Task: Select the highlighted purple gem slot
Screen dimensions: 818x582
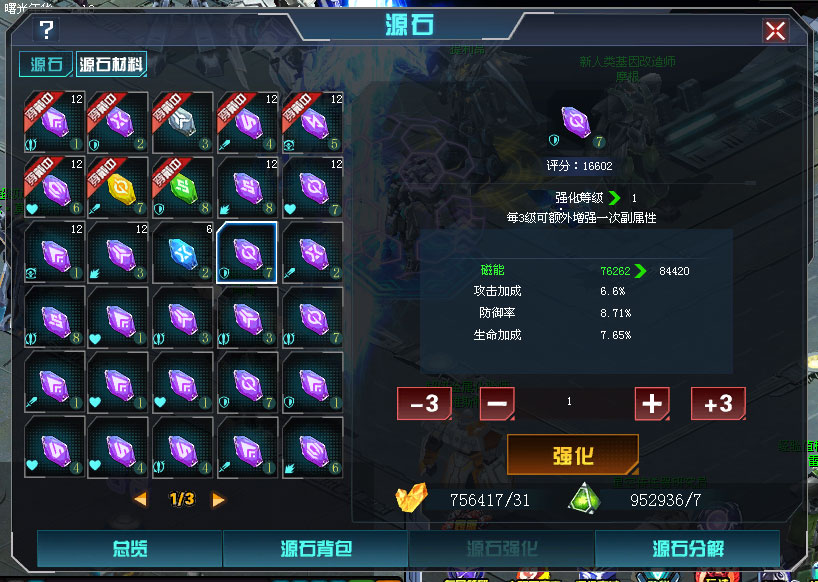Action: (x=247, y=252)
